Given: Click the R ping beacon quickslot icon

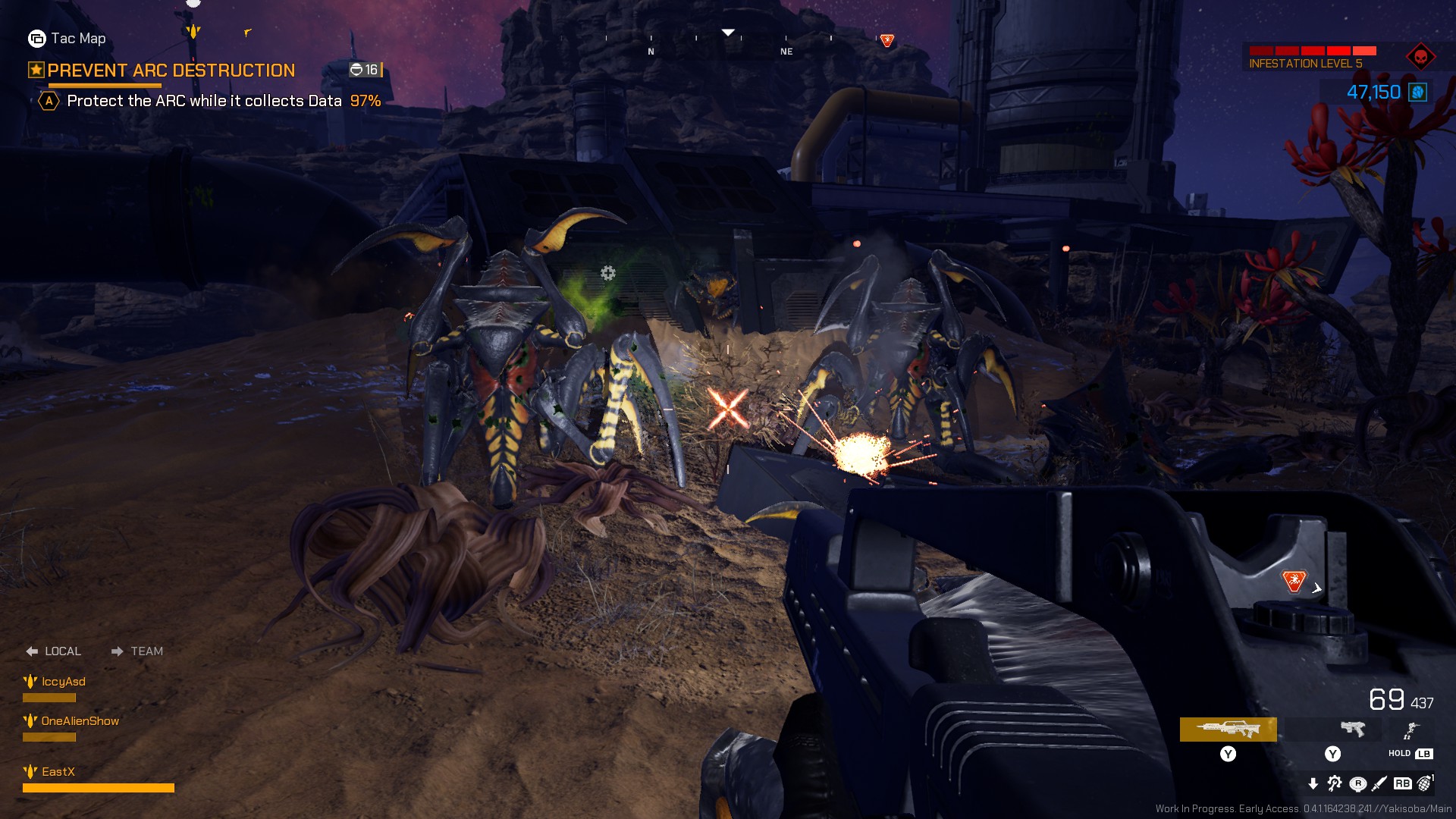Looking at the screenshot, I should point(1358,784).
